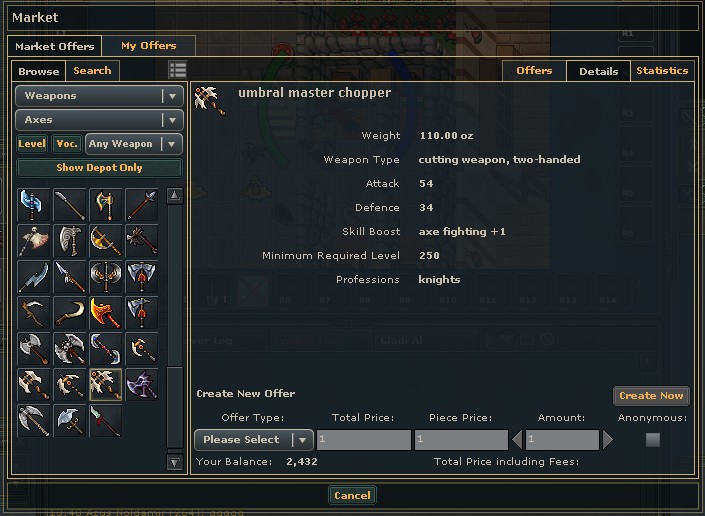Open the Statistics tab
The width and height of the screenshot is (705, 516).
662,71
